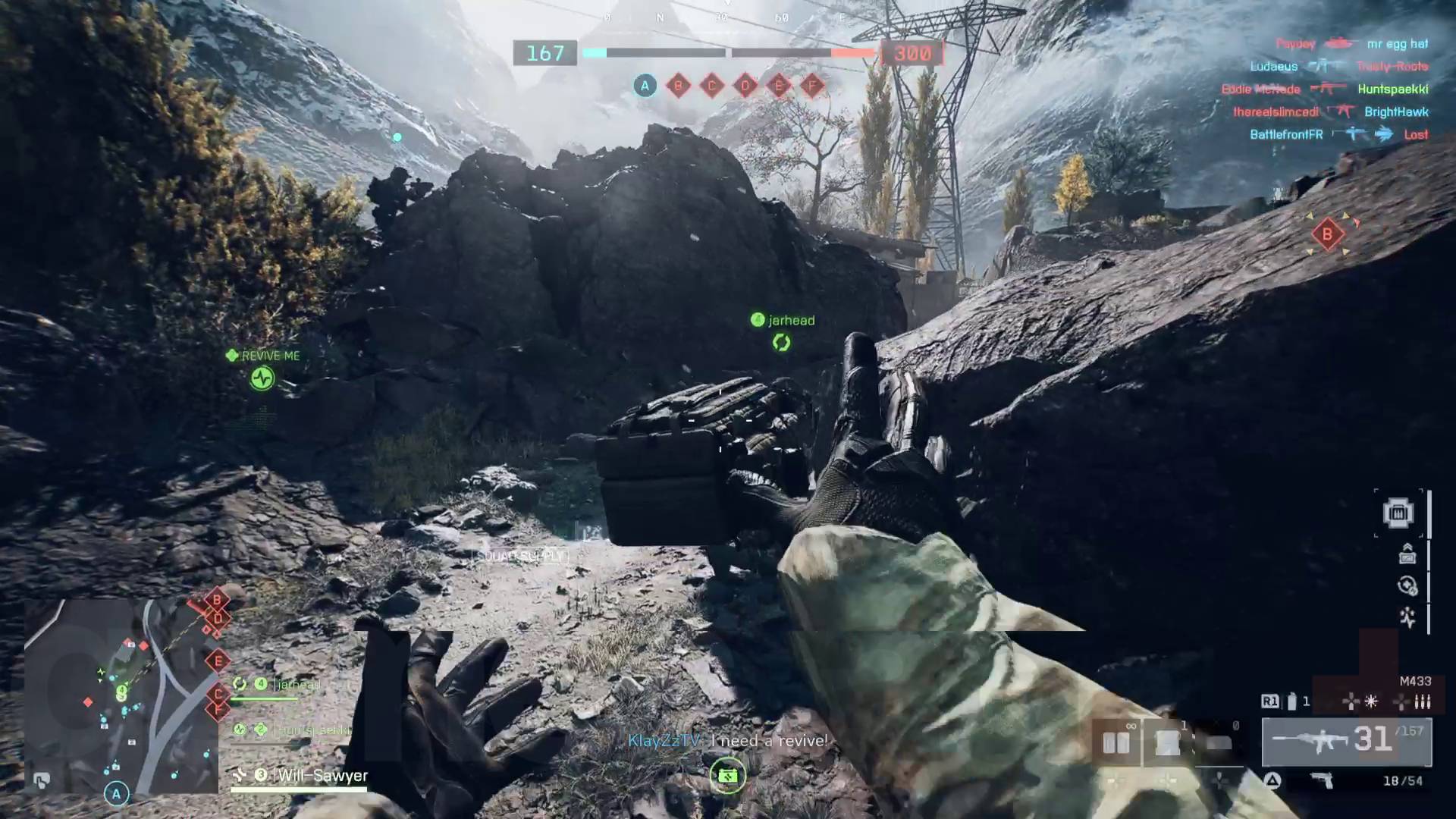Toggle the fire-mode bullets icon beside M433
Screen dimensions: 1456x819
1423,702
